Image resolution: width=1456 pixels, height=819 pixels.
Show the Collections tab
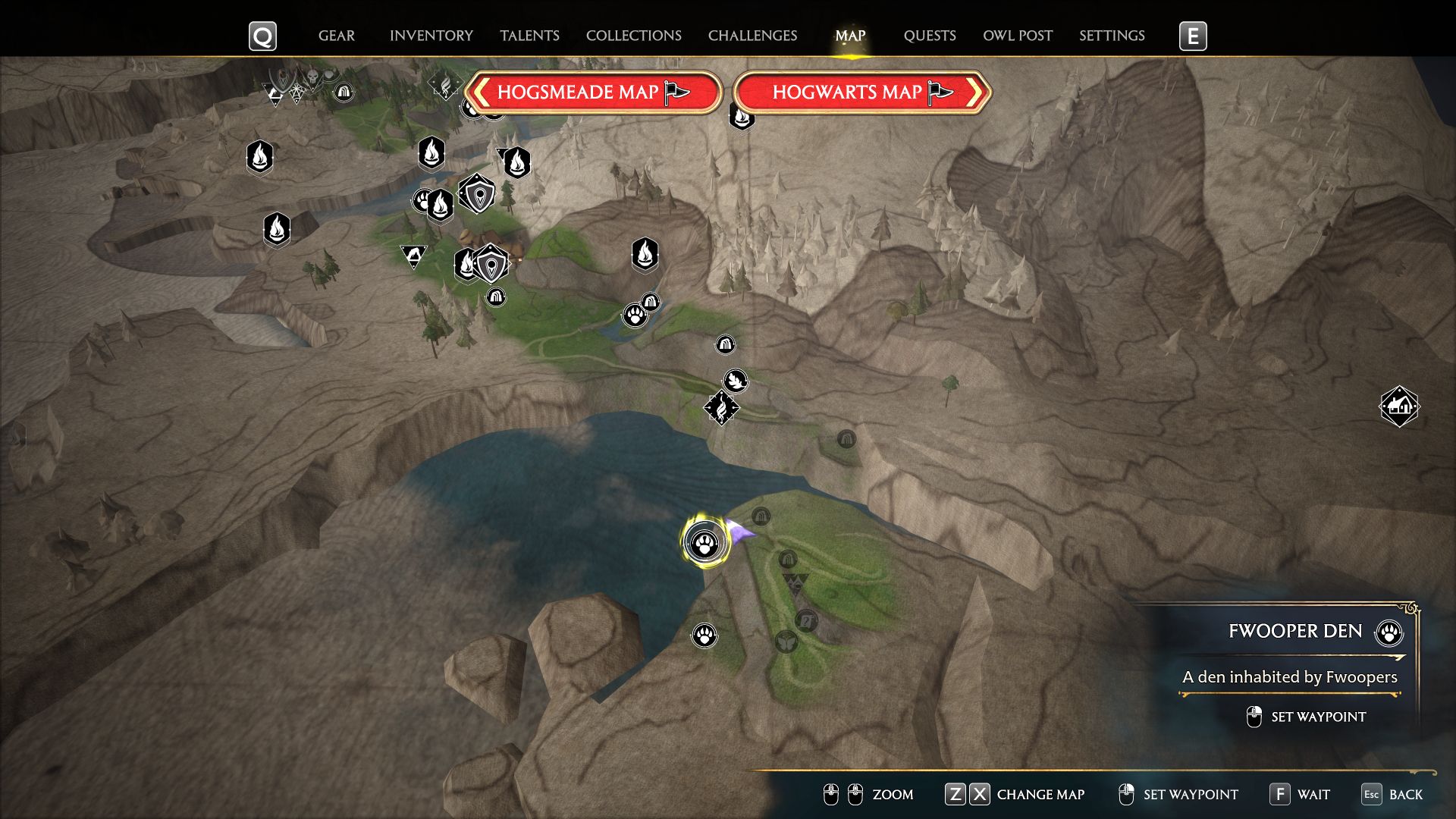(x=633, y=36)
